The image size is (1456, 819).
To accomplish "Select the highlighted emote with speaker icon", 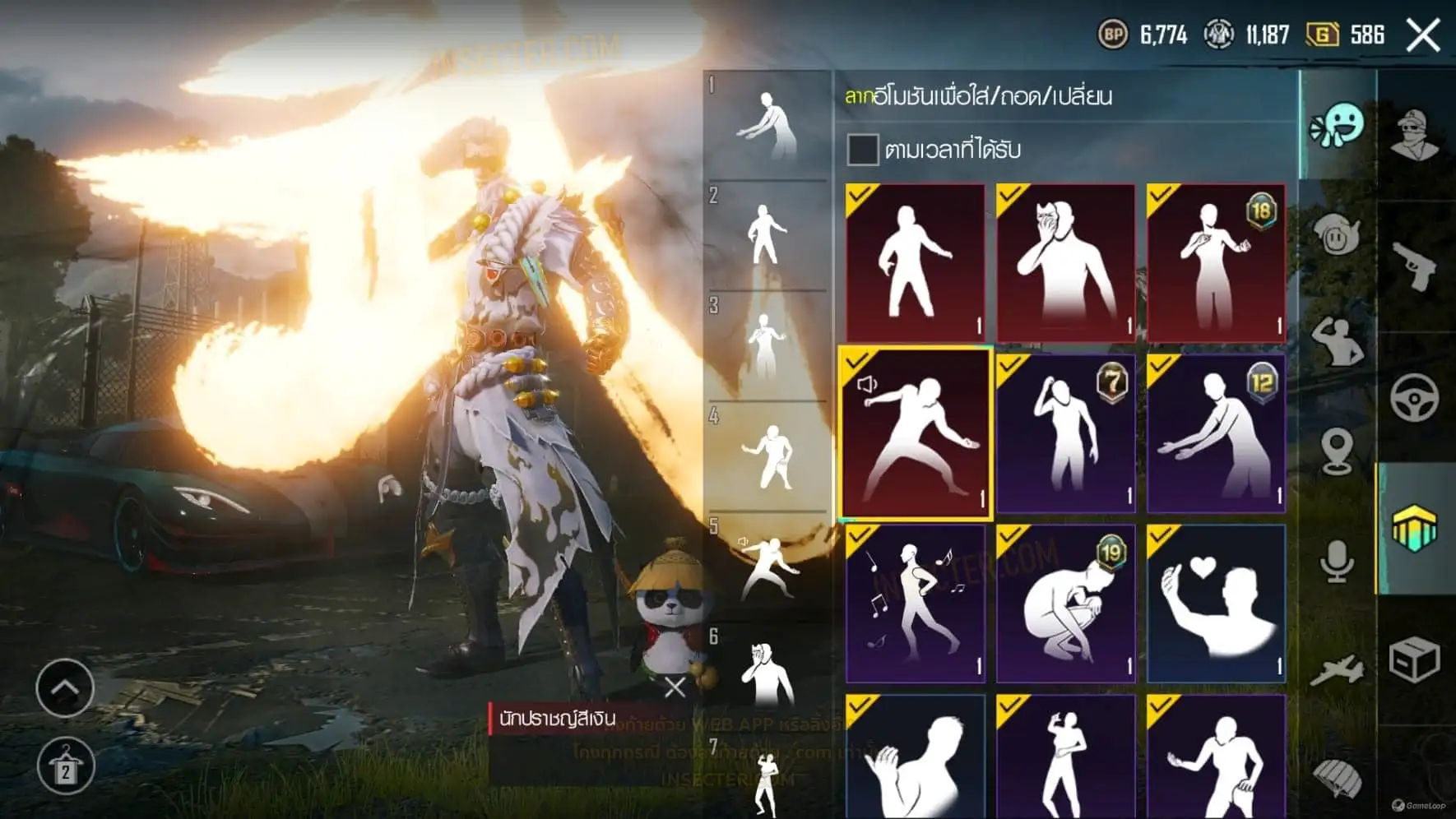I will coord(915,433).
